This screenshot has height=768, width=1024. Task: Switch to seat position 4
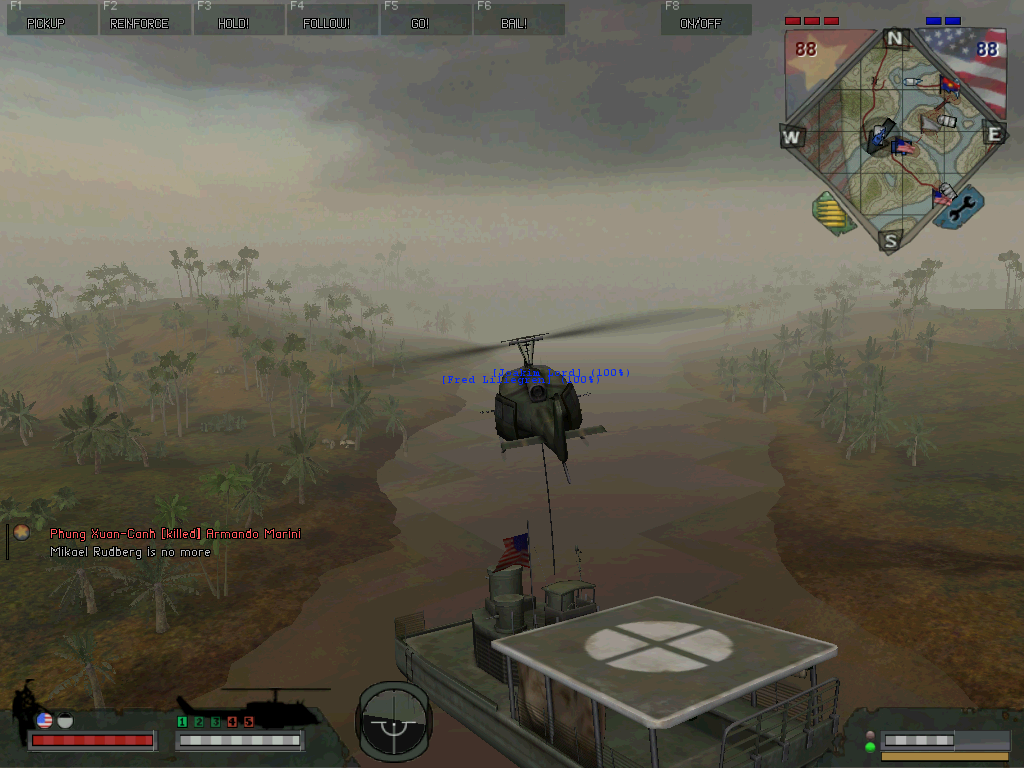pyautogui.click(x=232, y=721)
